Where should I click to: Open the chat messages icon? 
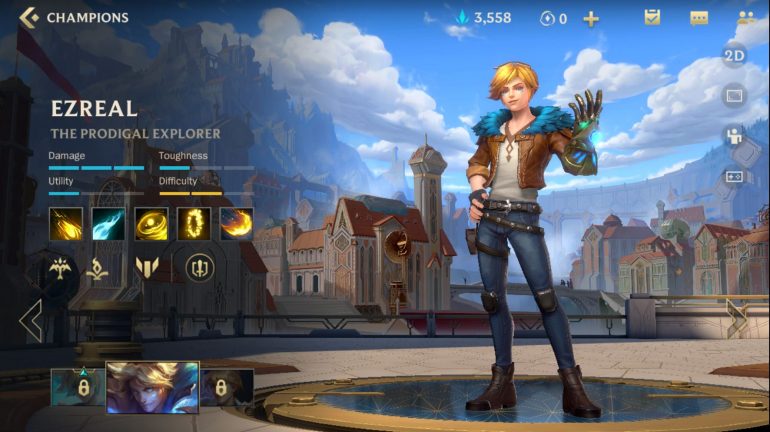[699, 18]
